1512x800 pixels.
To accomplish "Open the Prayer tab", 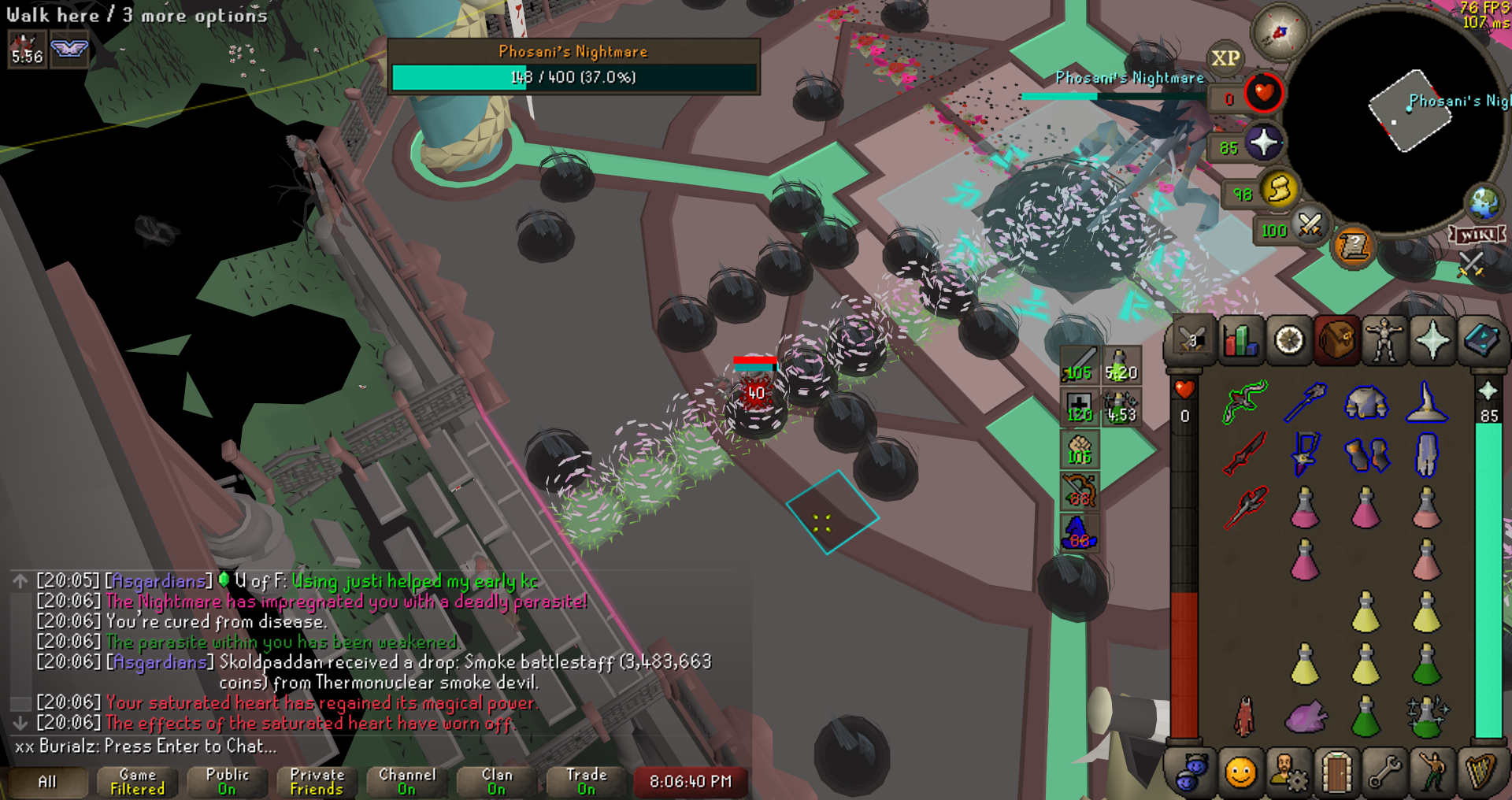I will pyautogui.click(x=1432, y=341).
